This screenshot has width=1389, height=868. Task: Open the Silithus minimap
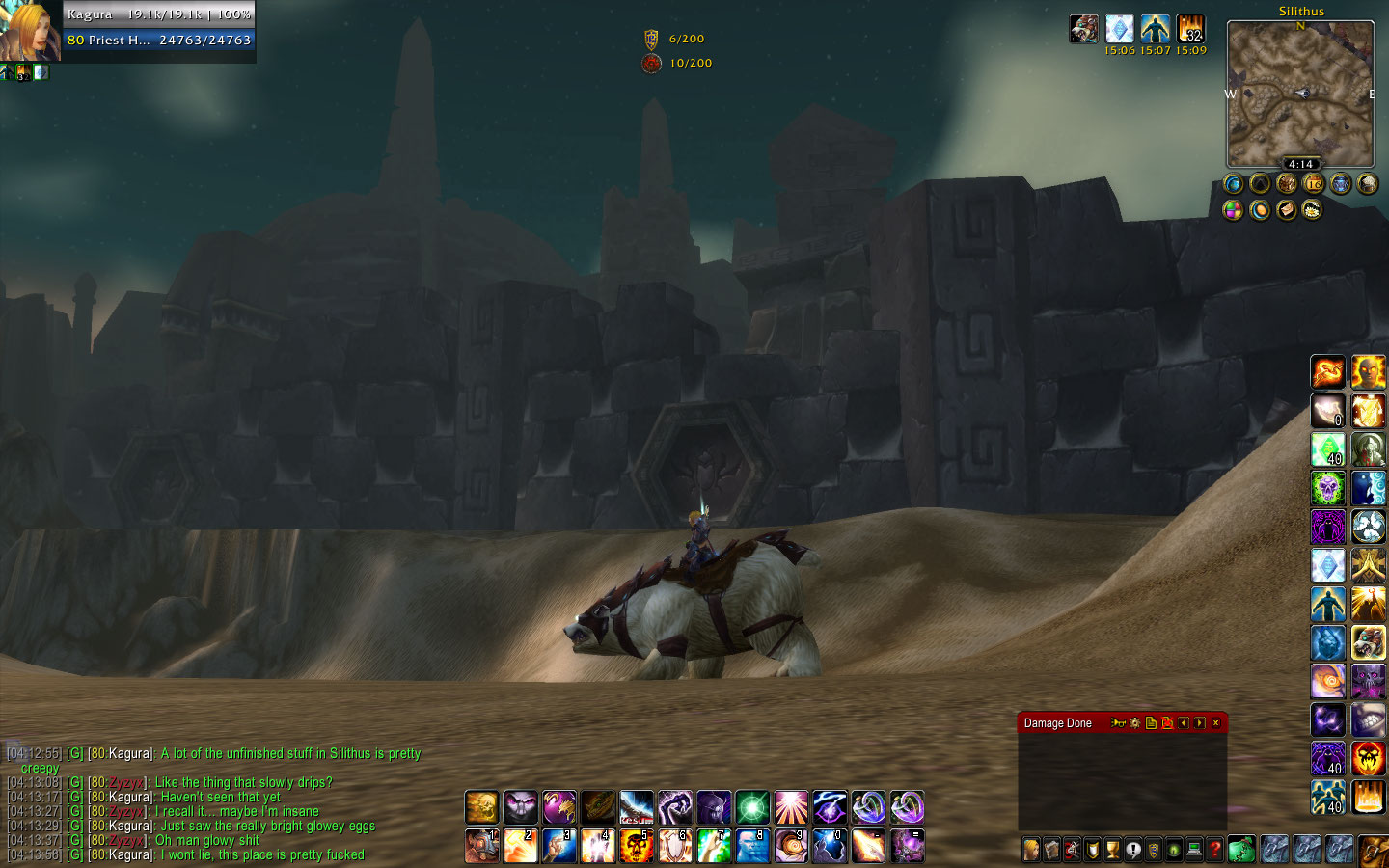pos(1300,94)
